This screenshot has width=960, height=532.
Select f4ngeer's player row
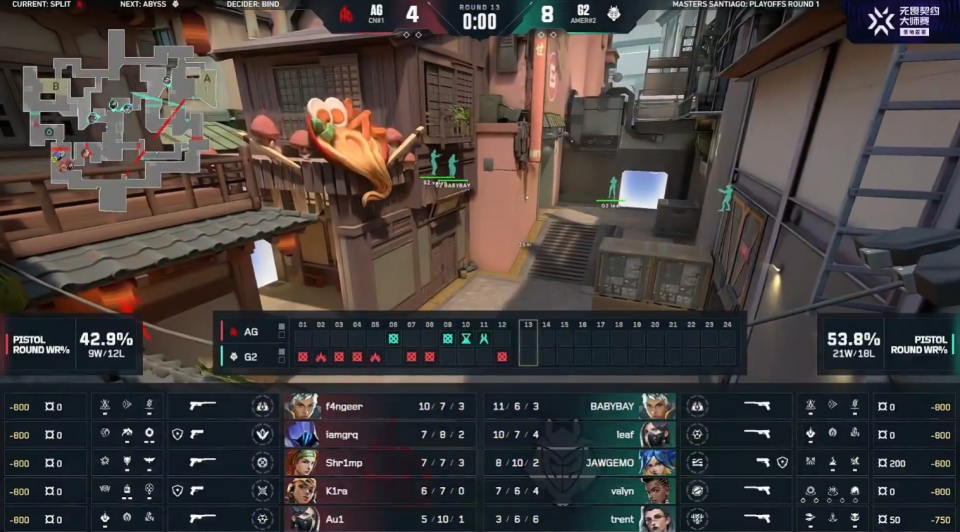pos(380,407)
